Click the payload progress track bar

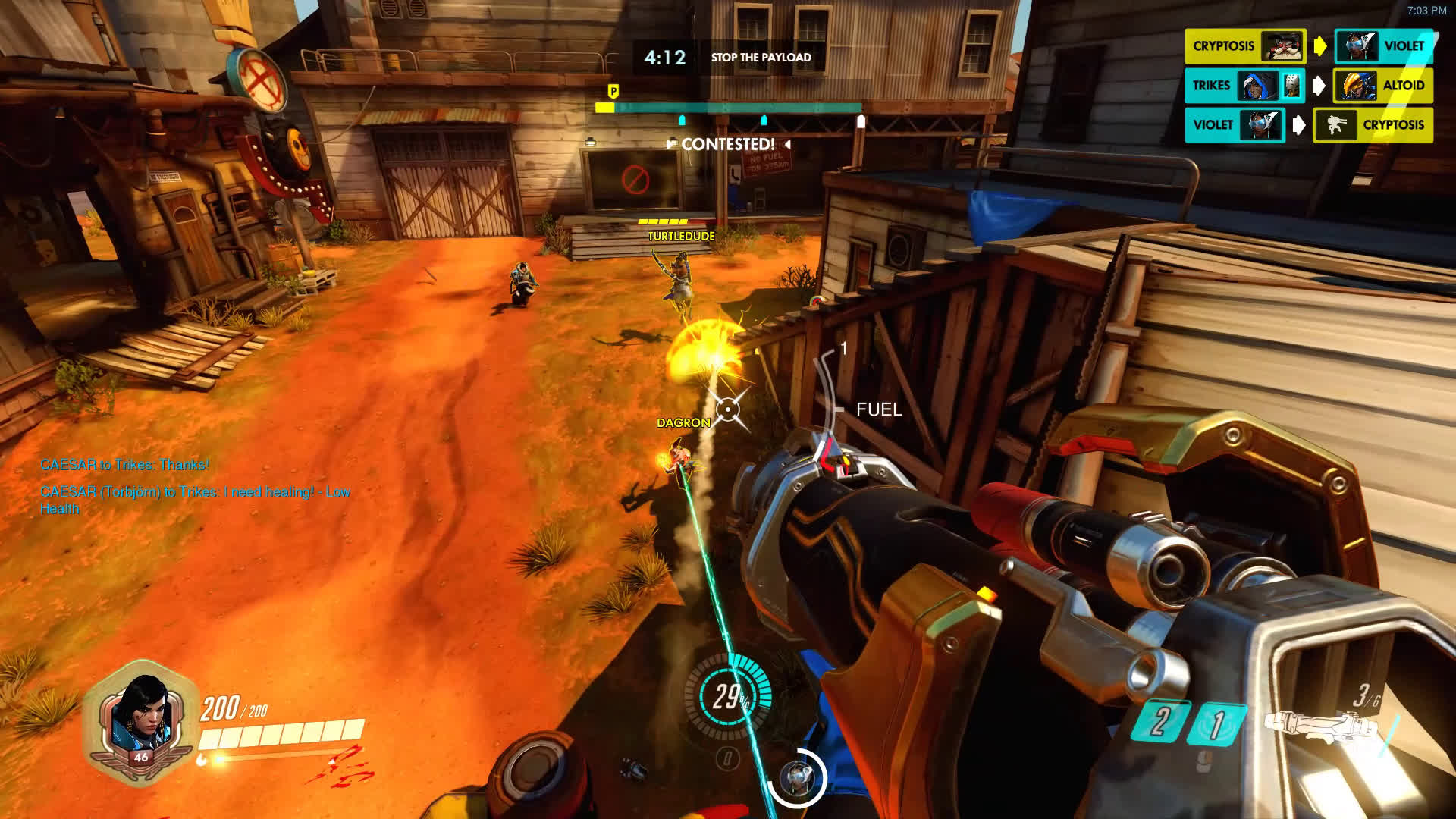730,108
